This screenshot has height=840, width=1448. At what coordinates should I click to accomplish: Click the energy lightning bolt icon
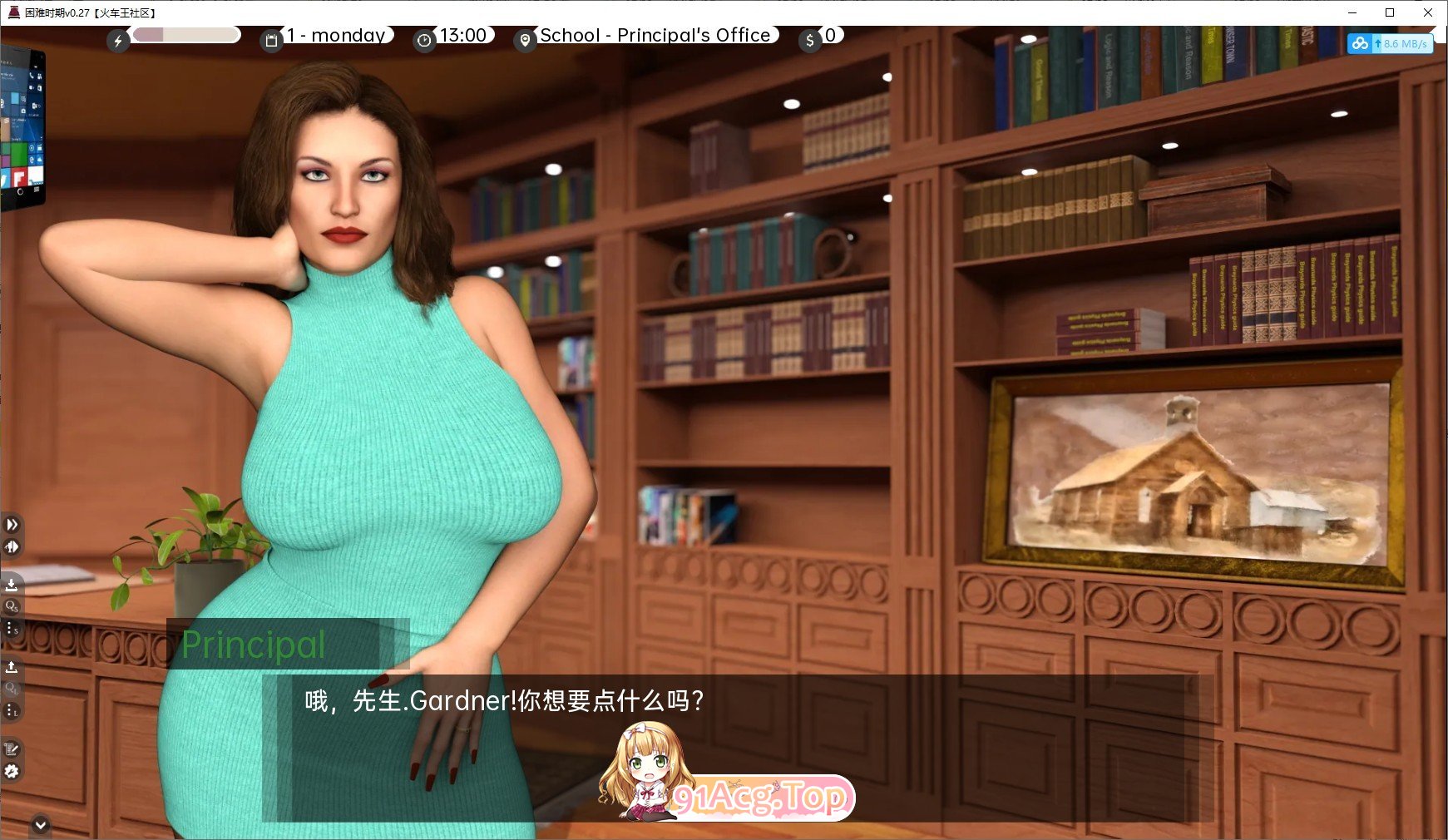tap(118, 40)
